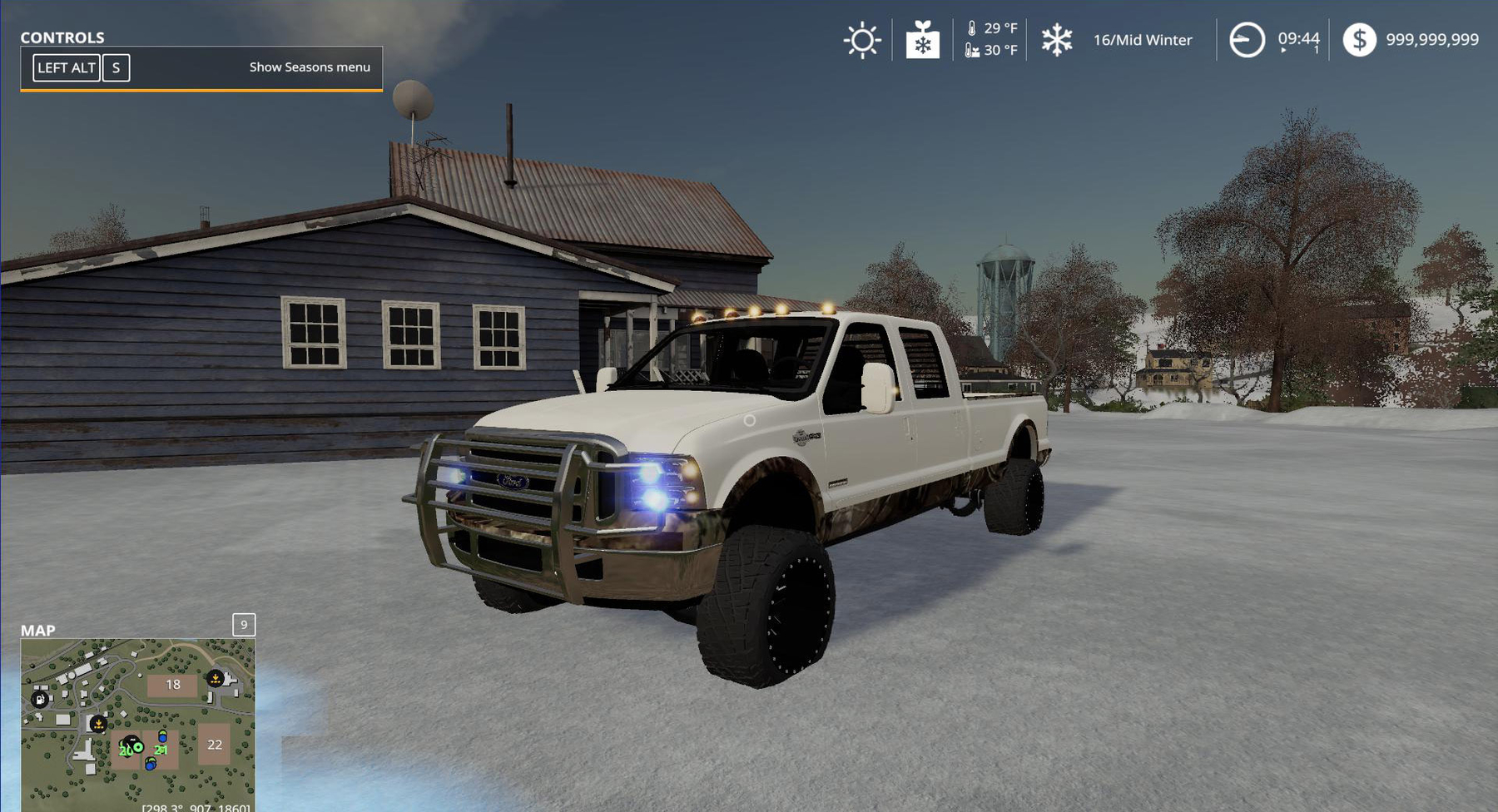The width and height of the screenshot is (1498, 812).
Task: Click the fuel station marker on the minimap
Action: click(x=40, y=700)
